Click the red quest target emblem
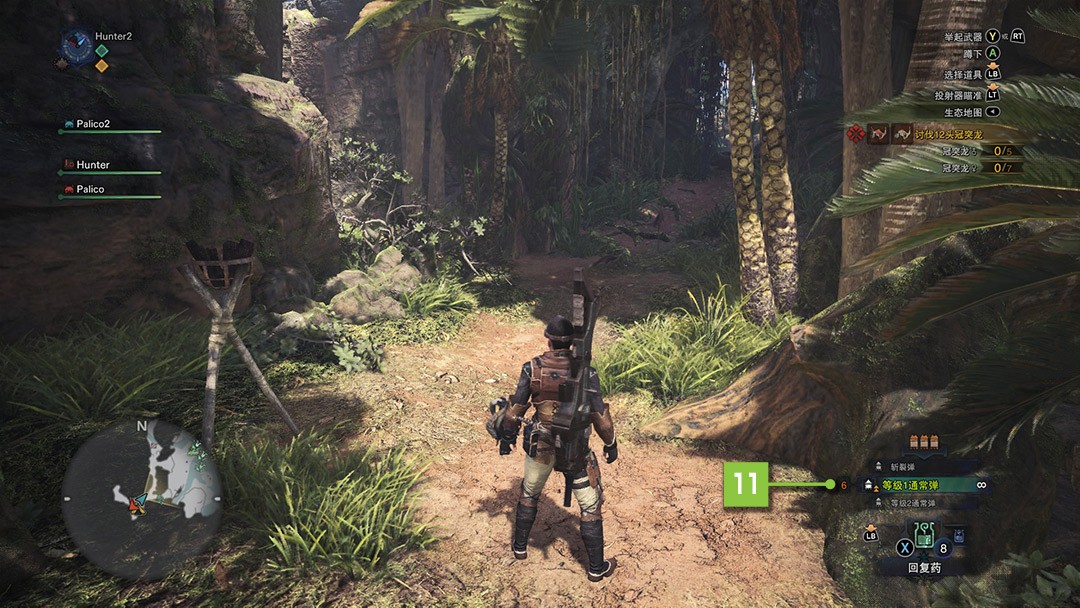The image size is (1080, 608). (855, 133)
